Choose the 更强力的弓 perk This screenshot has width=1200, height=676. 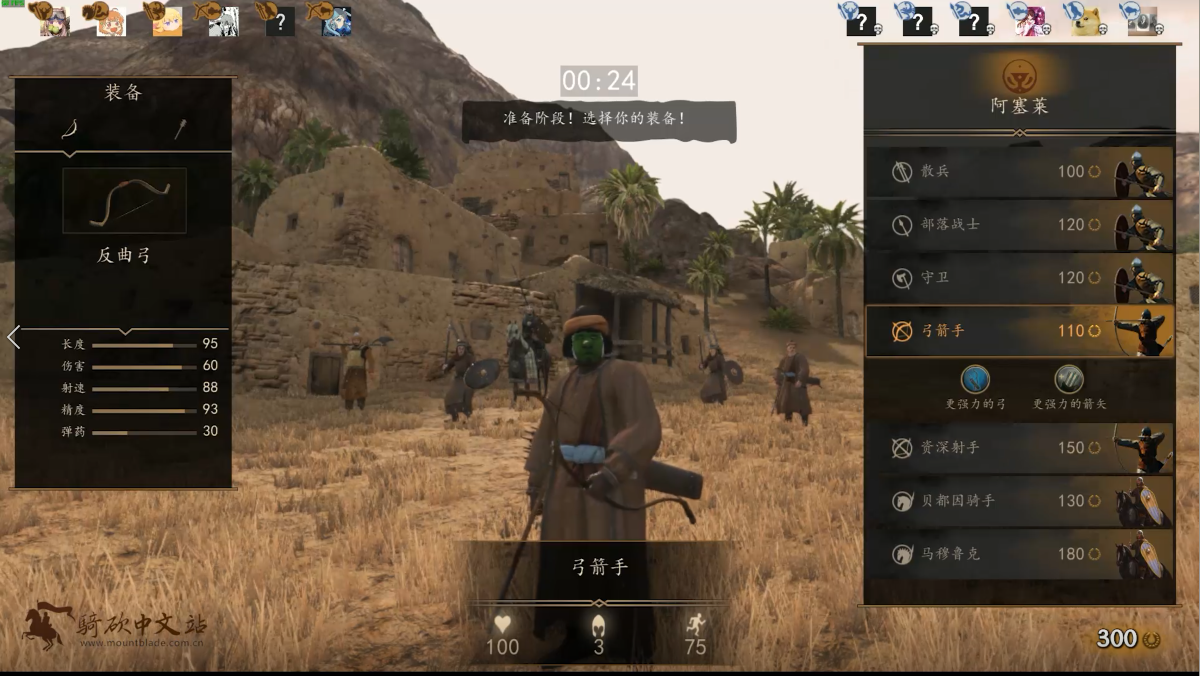(975, 380)
